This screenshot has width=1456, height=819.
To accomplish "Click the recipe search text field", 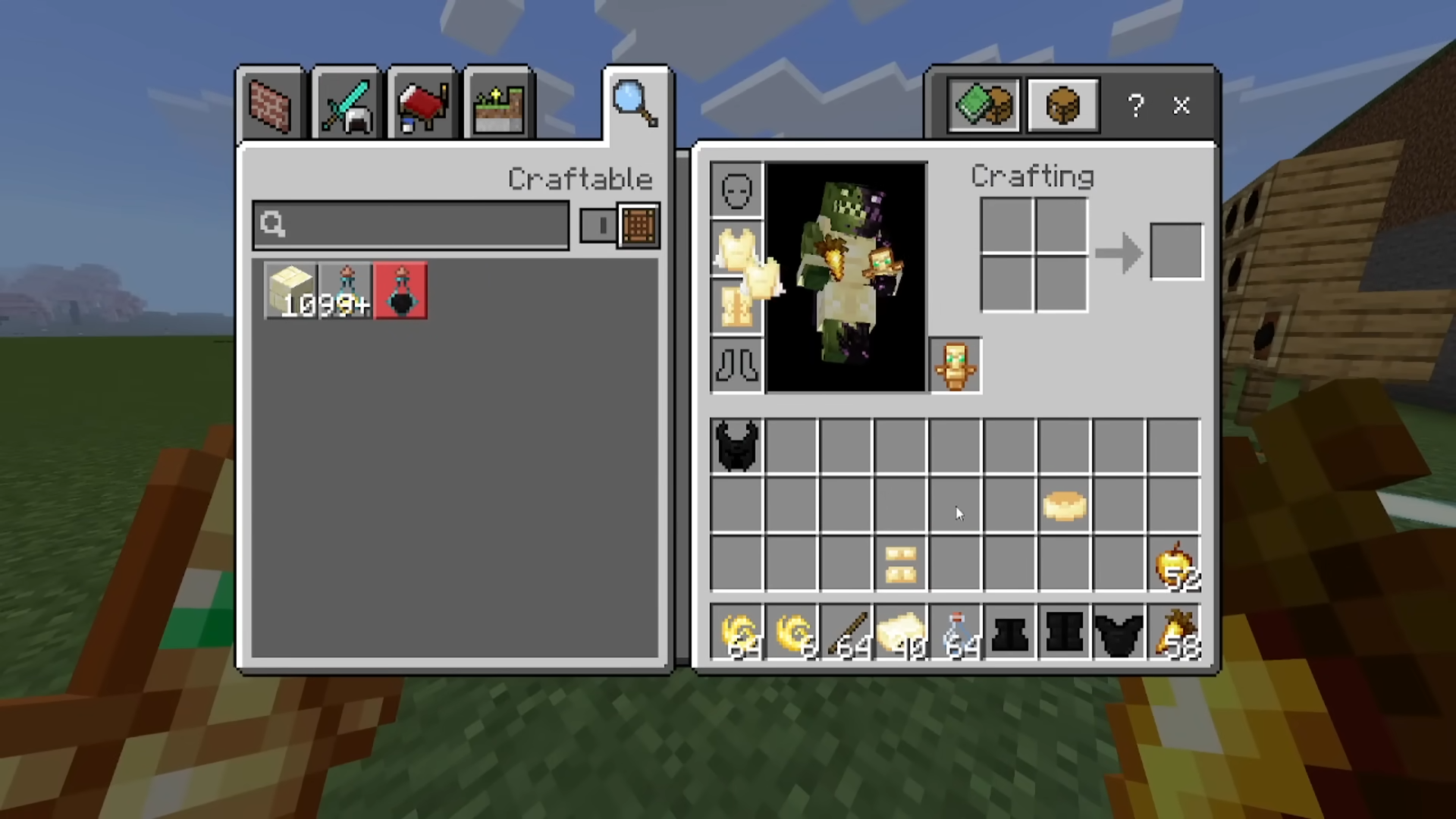I will click(411, 225).
